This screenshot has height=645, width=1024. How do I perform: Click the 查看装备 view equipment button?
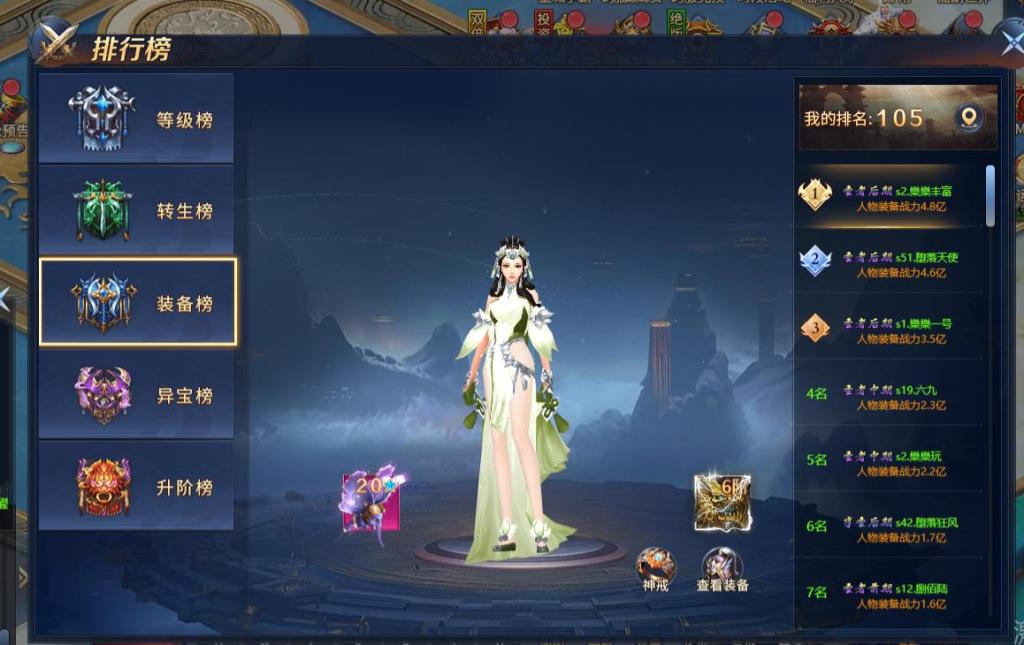[x=722, y=566]
